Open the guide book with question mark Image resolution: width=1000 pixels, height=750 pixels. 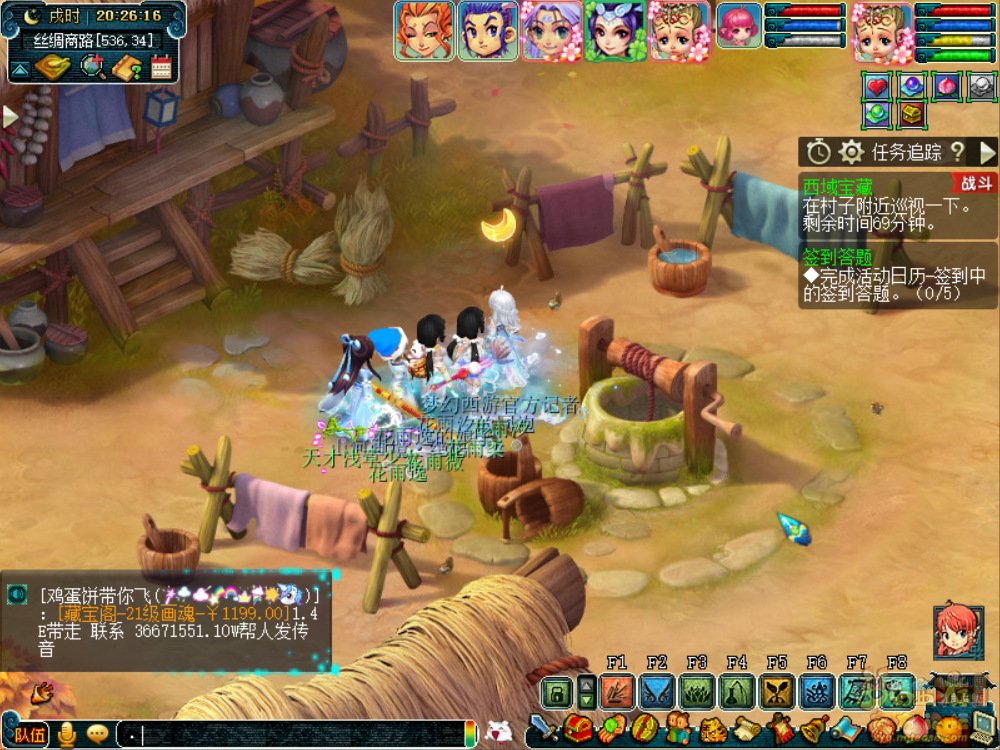(127, 67)
